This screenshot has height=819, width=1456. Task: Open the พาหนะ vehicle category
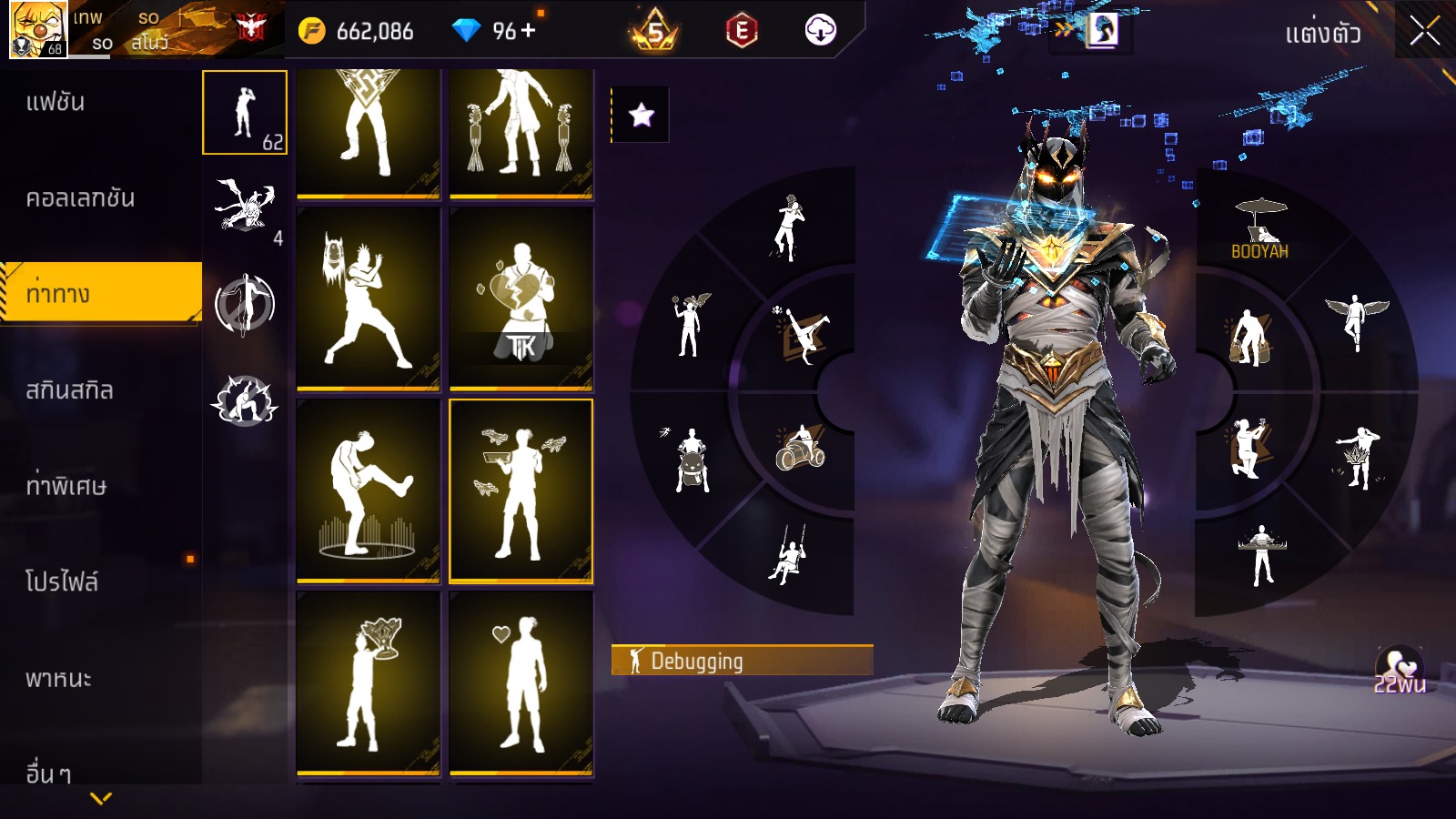click(x=58, y=679)
